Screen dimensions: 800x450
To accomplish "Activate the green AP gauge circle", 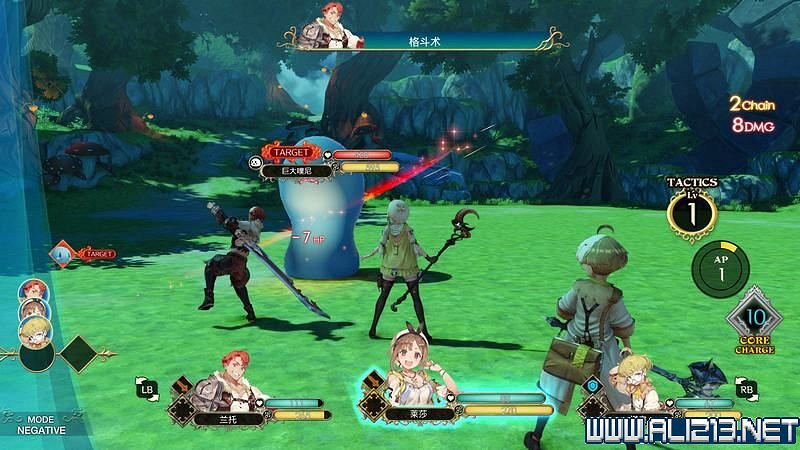I will coord(717,267).
